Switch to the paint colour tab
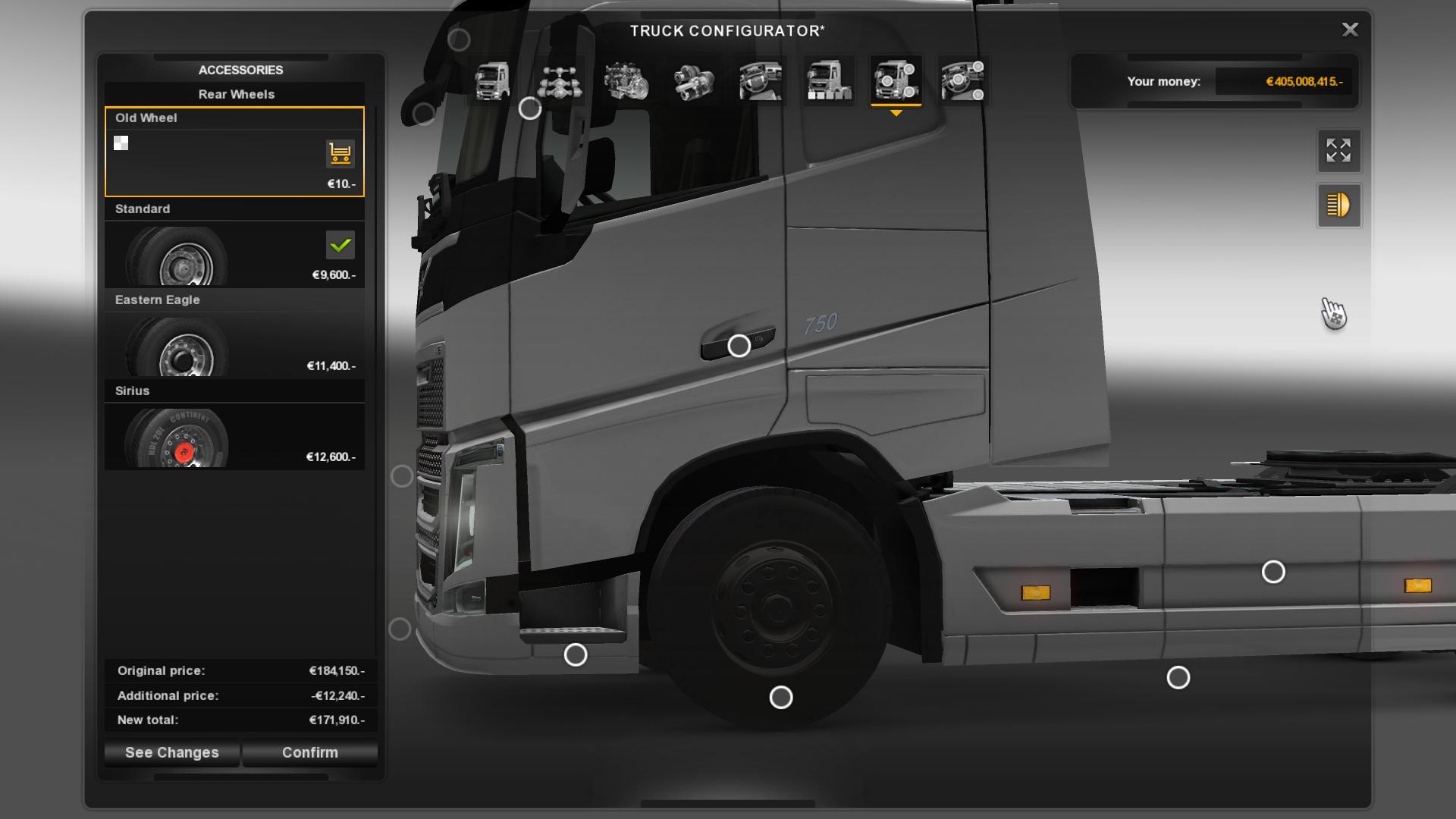The image size is (1456, 819). [828, 81]
